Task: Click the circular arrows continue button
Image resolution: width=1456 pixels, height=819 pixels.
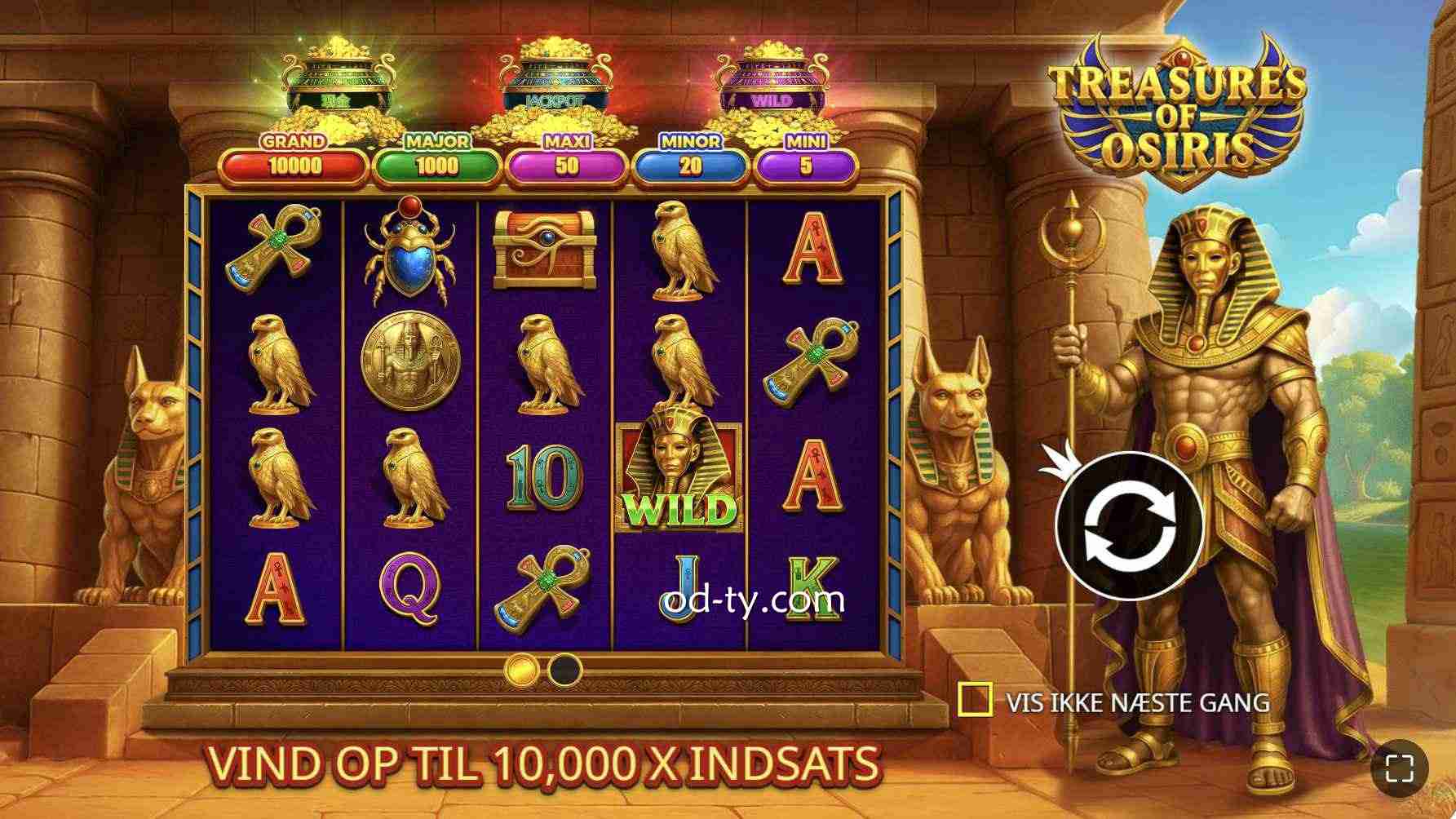Action: 1129,526
